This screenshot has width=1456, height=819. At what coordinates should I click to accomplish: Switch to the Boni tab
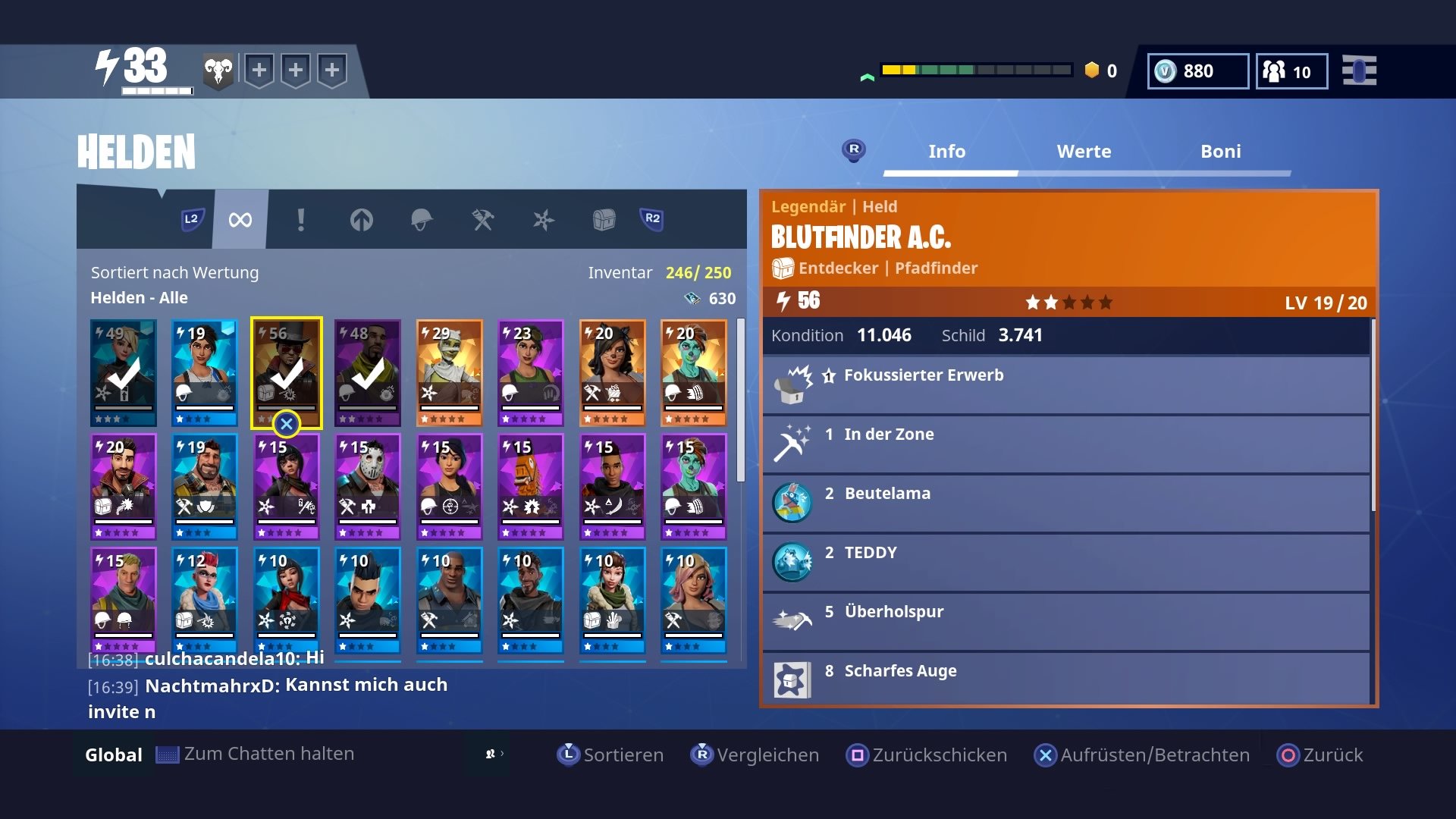(1220, 151)
